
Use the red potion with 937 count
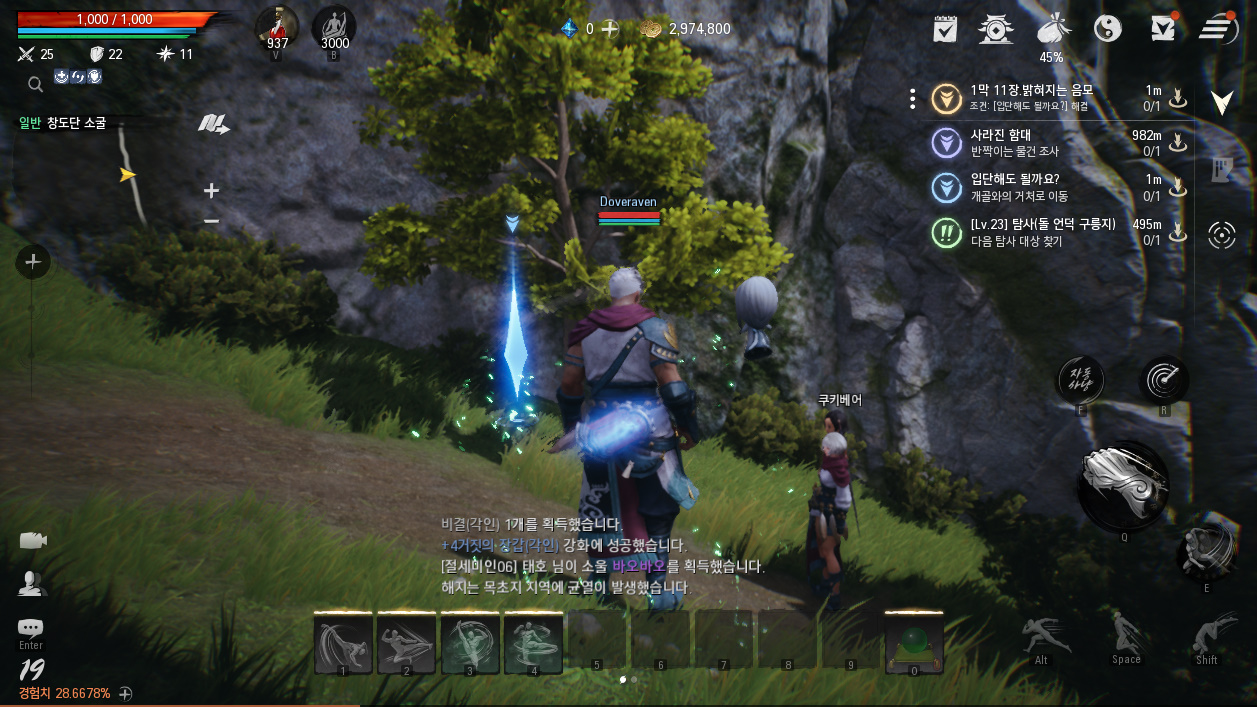[276, 27]
